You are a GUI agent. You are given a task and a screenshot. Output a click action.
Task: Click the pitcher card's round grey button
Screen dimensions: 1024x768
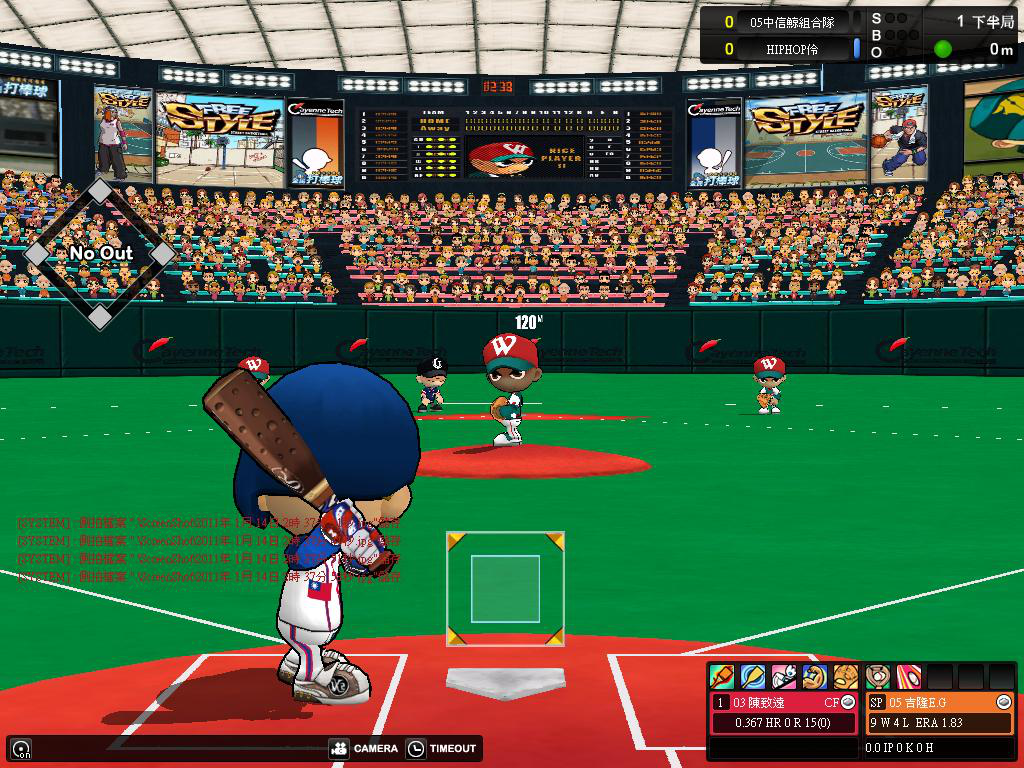[1004, 702]
